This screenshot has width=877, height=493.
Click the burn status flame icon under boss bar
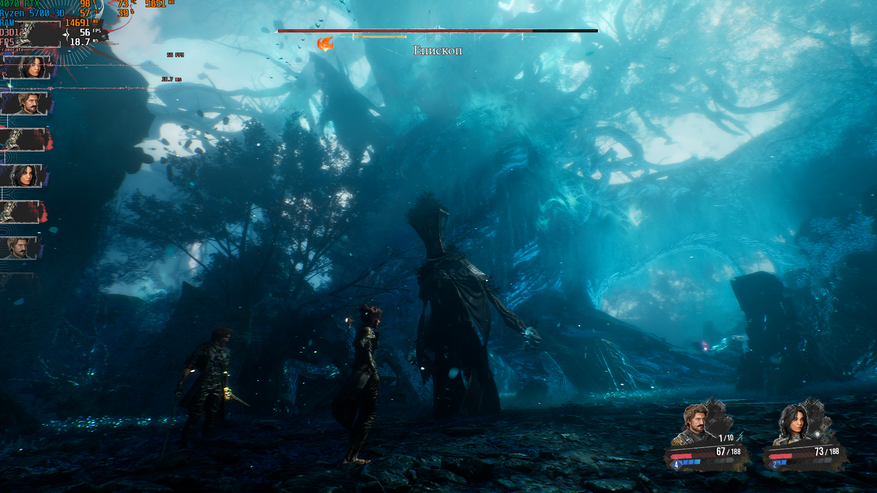[325, 44]
